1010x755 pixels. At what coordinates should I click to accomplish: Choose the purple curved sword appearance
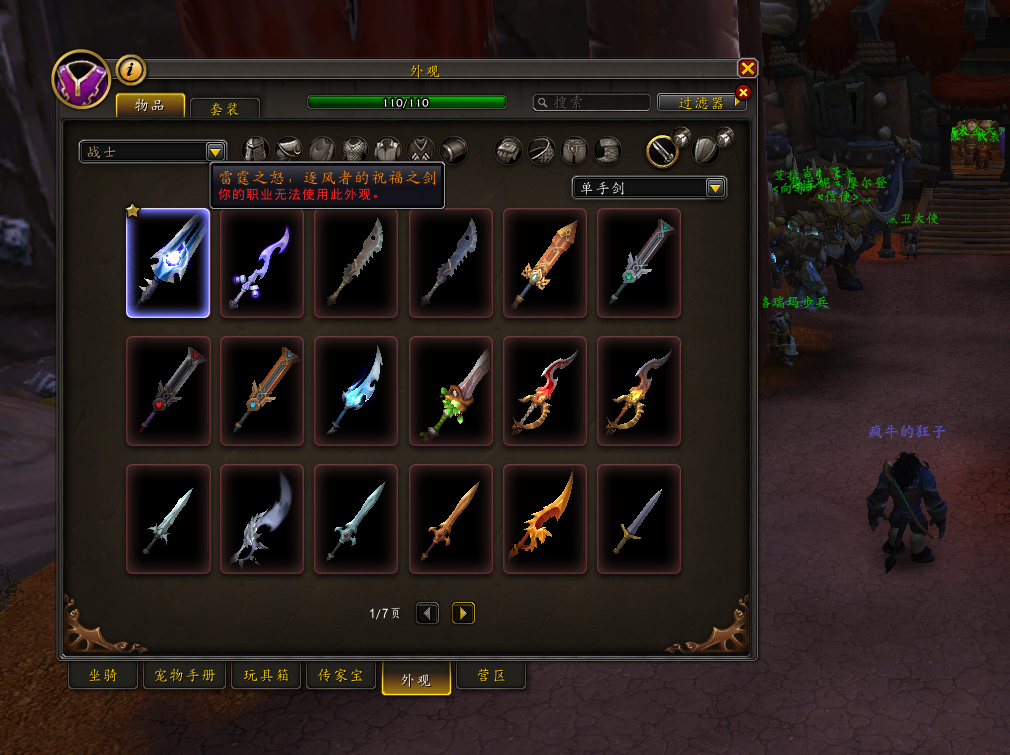tap(262, 263)
